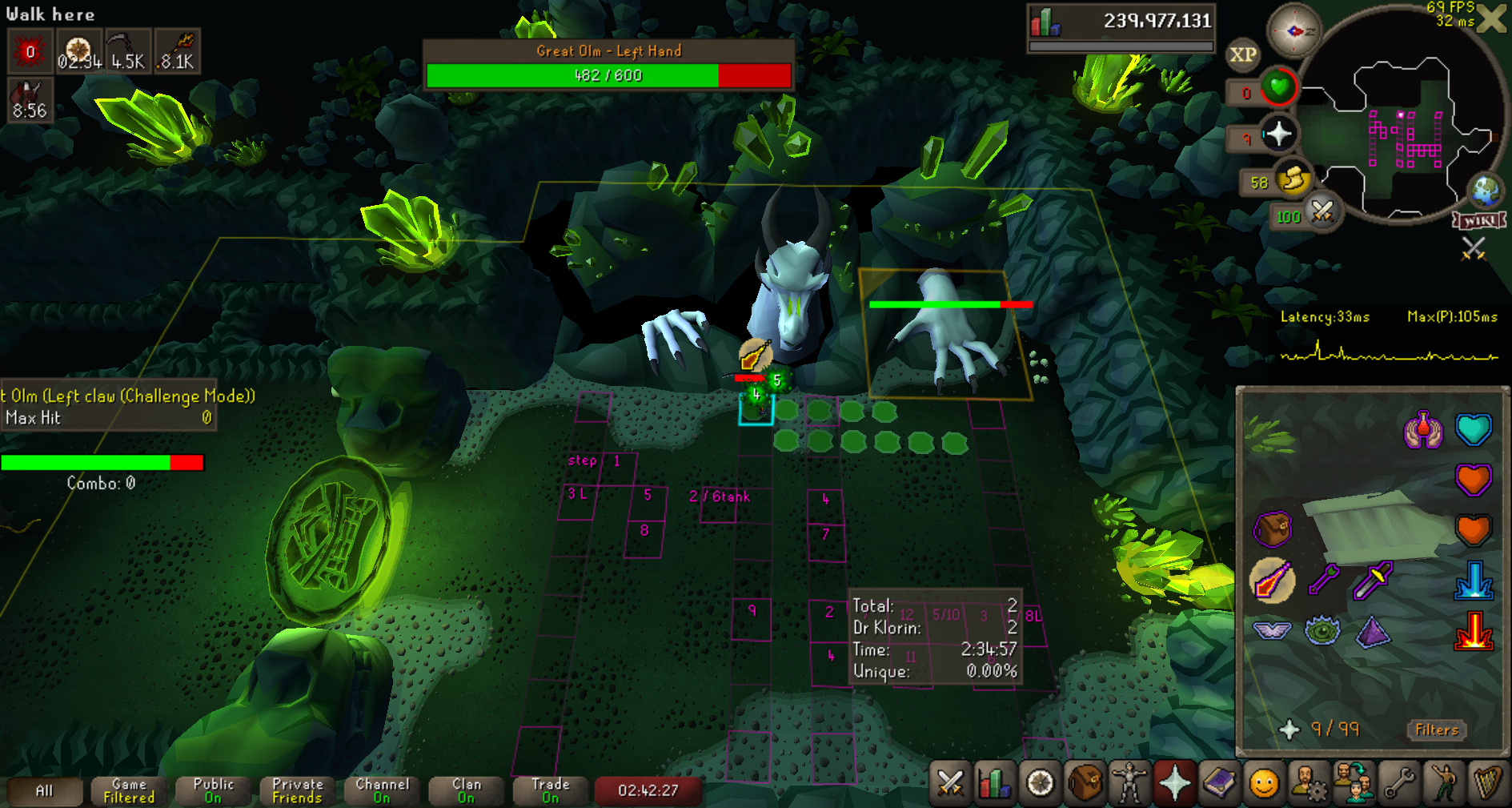Toggle run energy boot orb
1512x808 pixels.
[1293, 181]
